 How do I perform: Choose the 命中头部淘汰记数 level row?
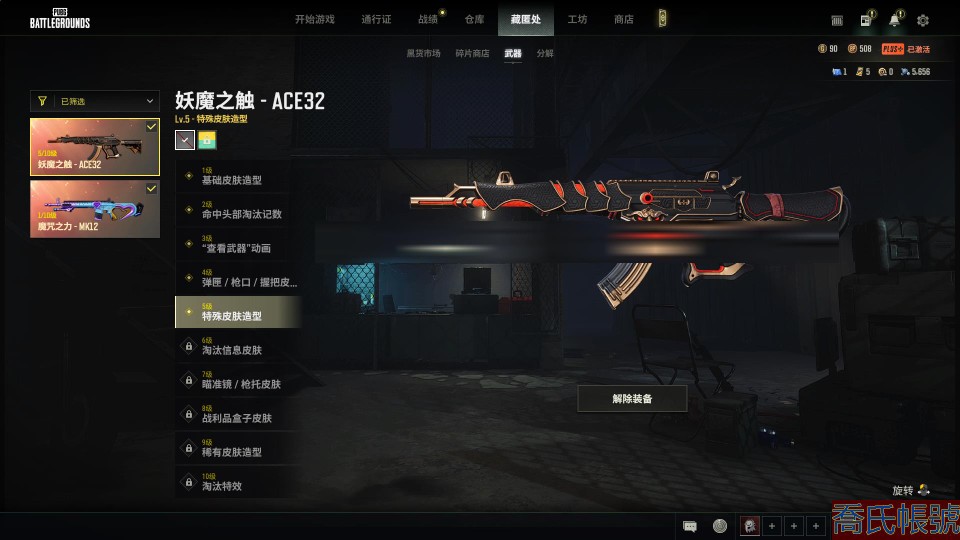point(237,211)
